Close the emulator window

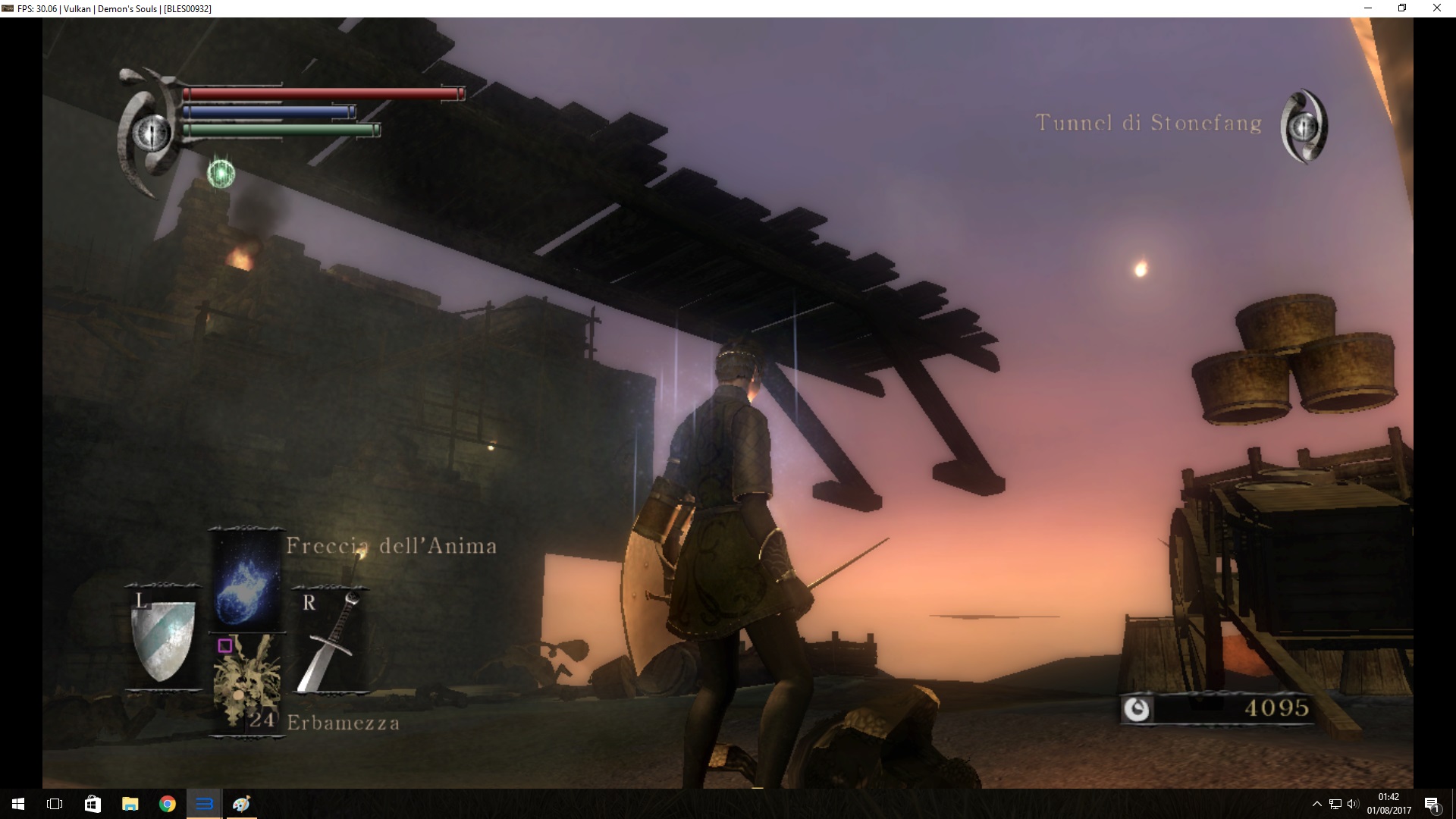pyautogui.click(x=1436, y=8)
